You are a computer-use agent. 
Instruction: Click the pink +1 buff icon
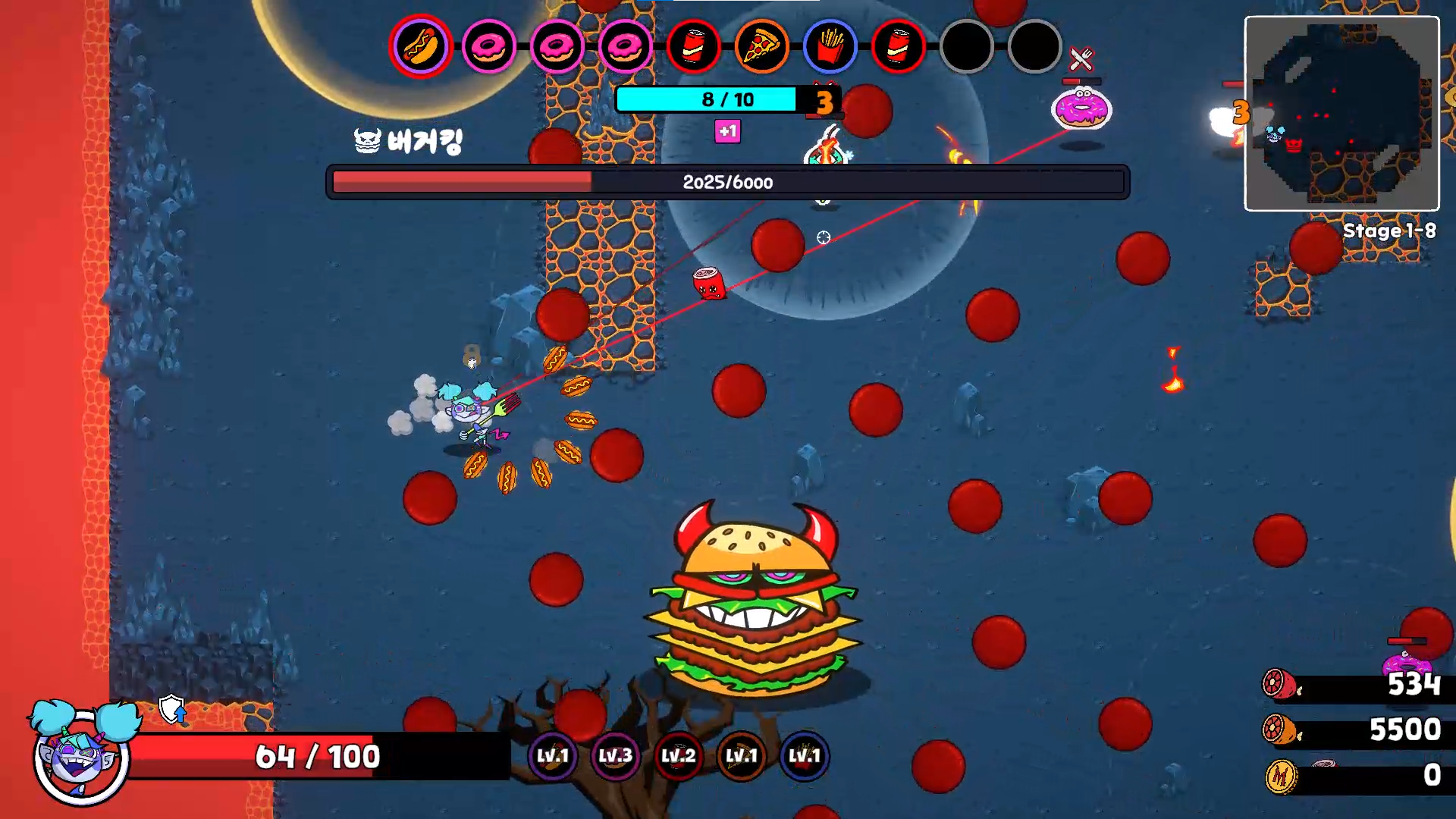click(x=727, y=132)
